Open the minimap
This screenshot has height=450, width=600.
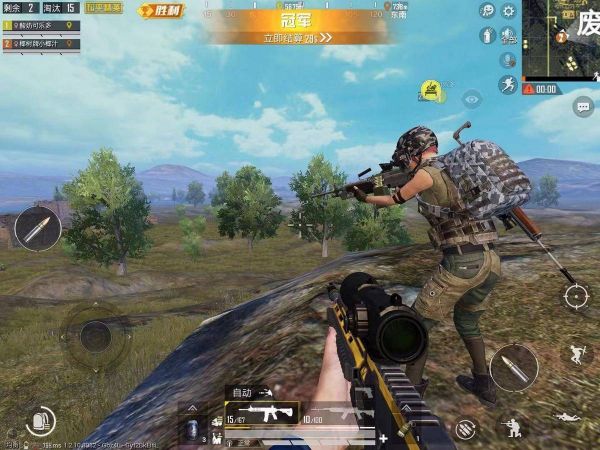[561, 40]
